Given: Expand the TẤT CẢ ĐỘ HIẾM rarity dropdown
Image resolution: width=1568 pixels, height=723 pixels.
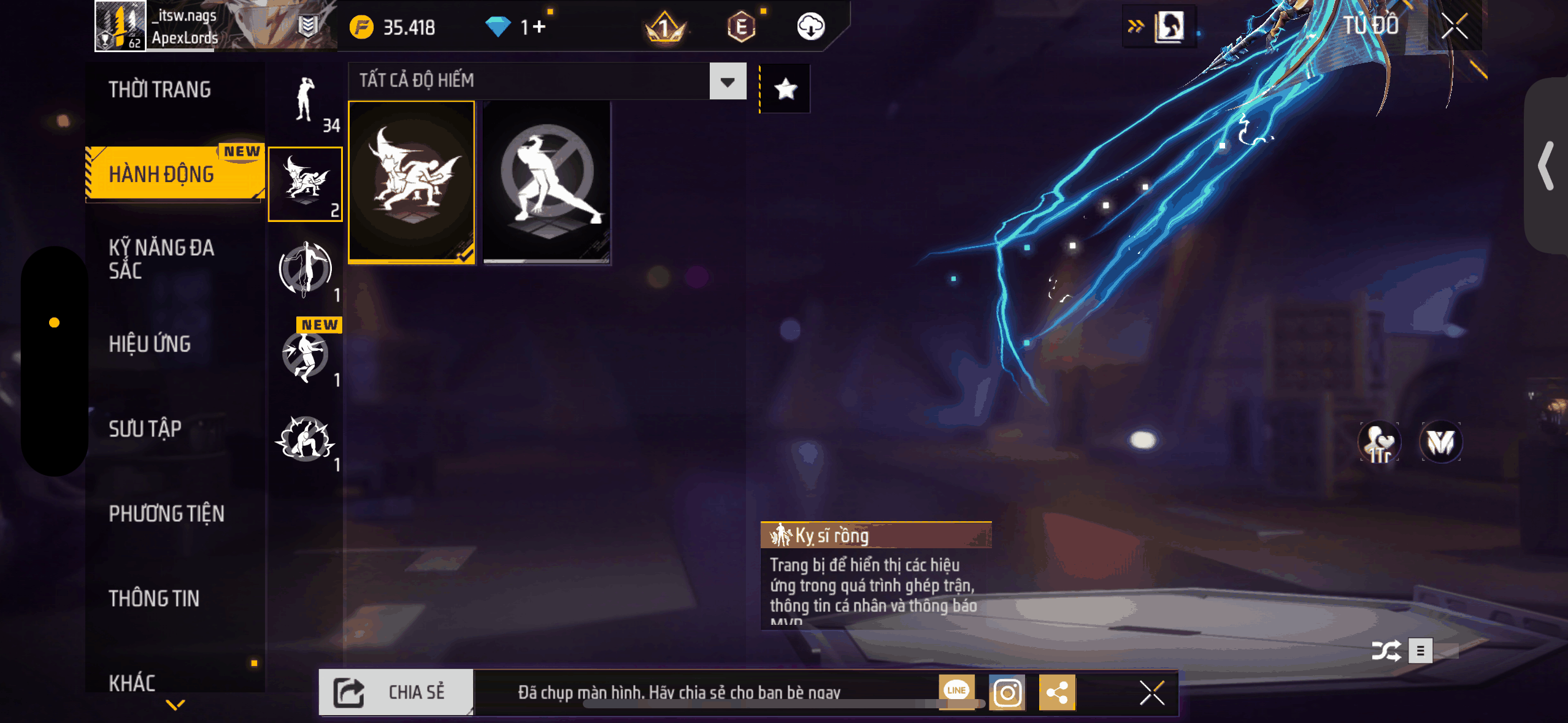Looking at the screenshot, I should tap(727, 82).
